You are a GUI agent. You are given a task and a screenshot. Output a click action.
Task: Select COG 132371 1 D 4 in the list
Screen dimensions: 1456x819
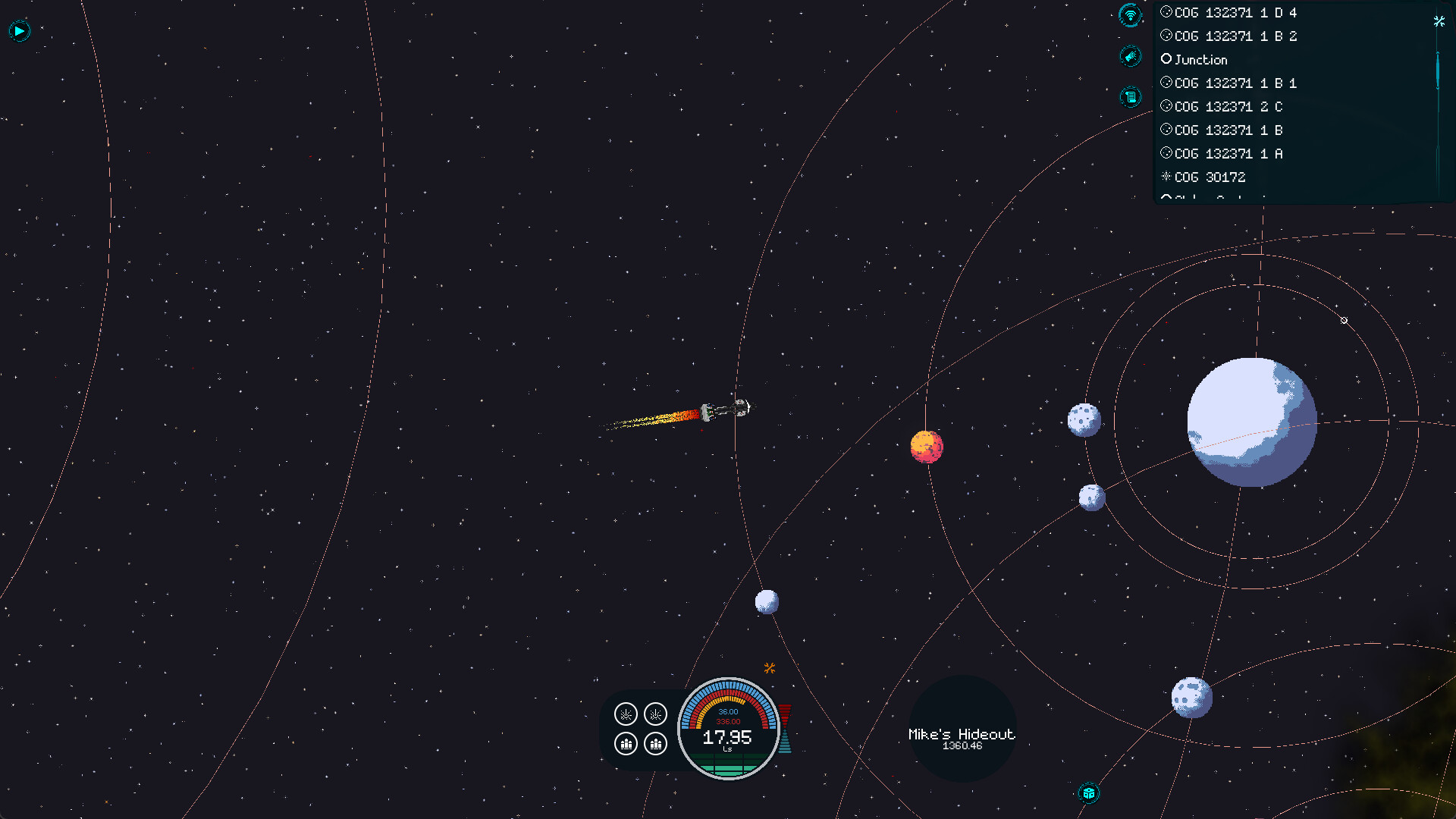pos(1235,12)
